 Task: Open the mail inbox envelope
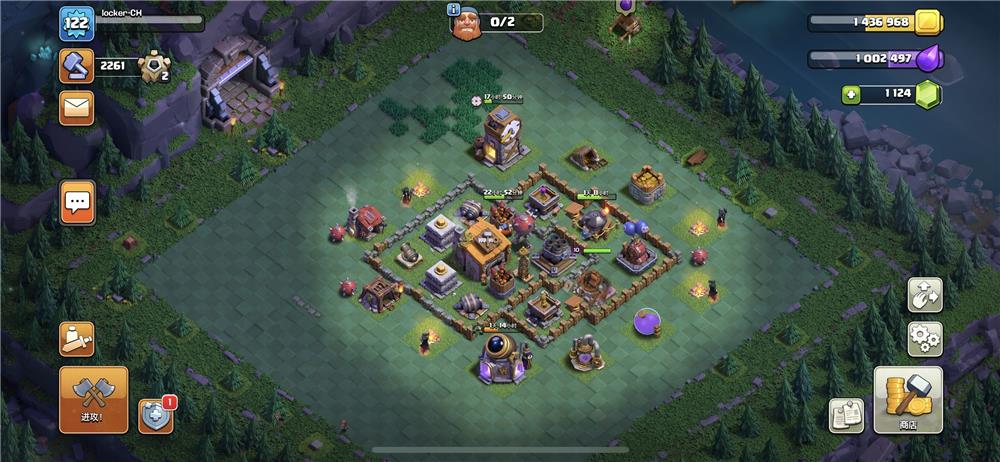pos(77,108)
